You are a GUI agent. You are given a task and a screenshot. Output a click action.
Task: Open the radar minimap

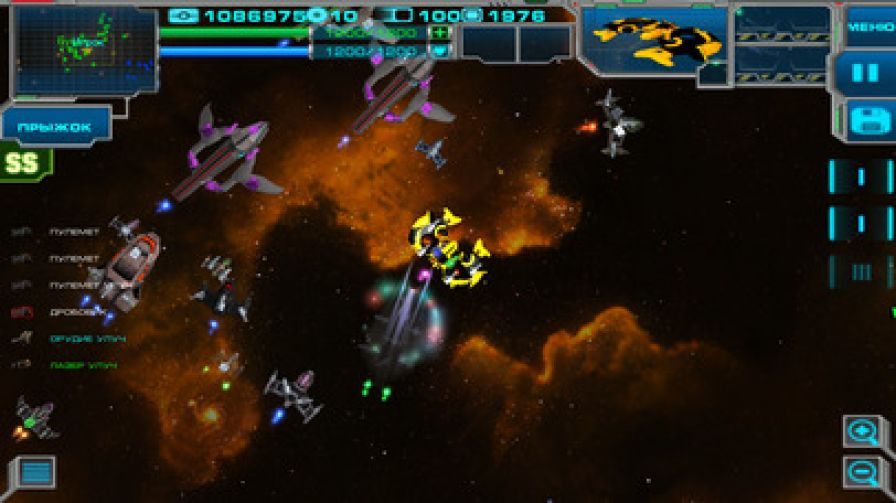tap(84, 50)
